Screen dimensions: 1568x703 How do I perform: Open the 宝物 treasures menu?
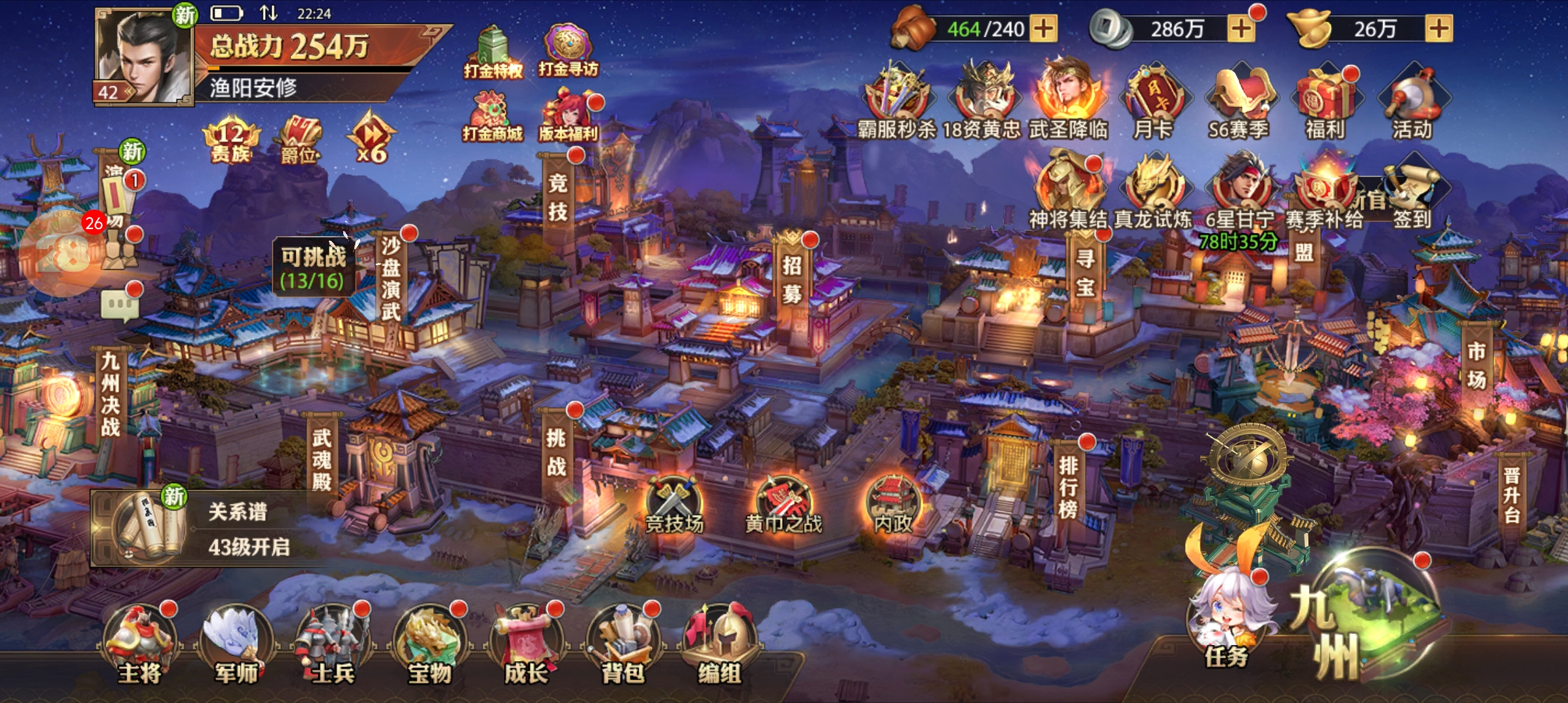[x=430, y=643]
